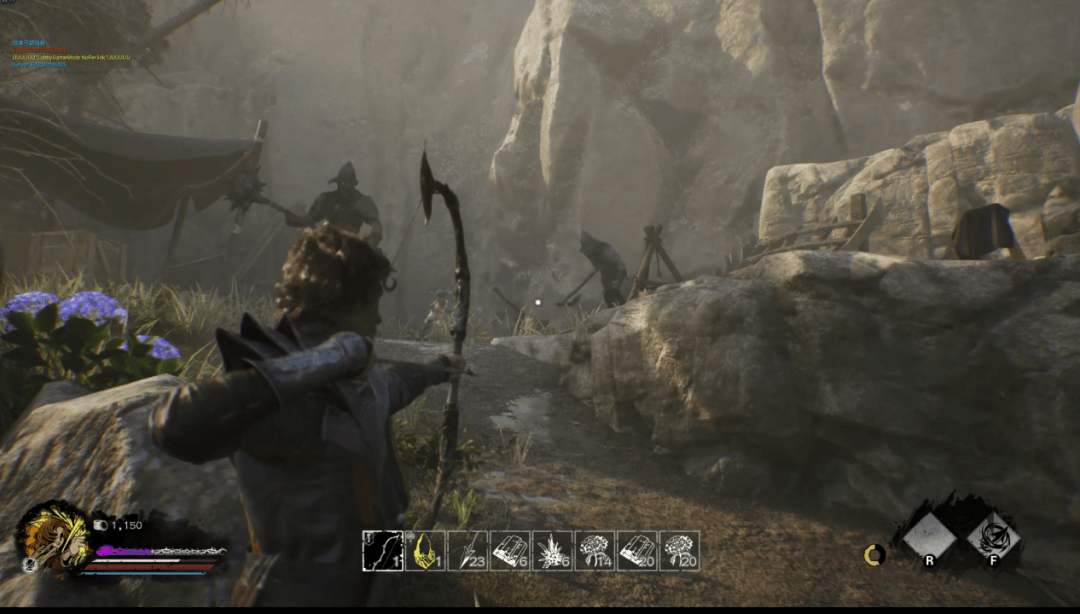Select the yellow crystal item slot
1080x614 pixels.
coord(425,551)
